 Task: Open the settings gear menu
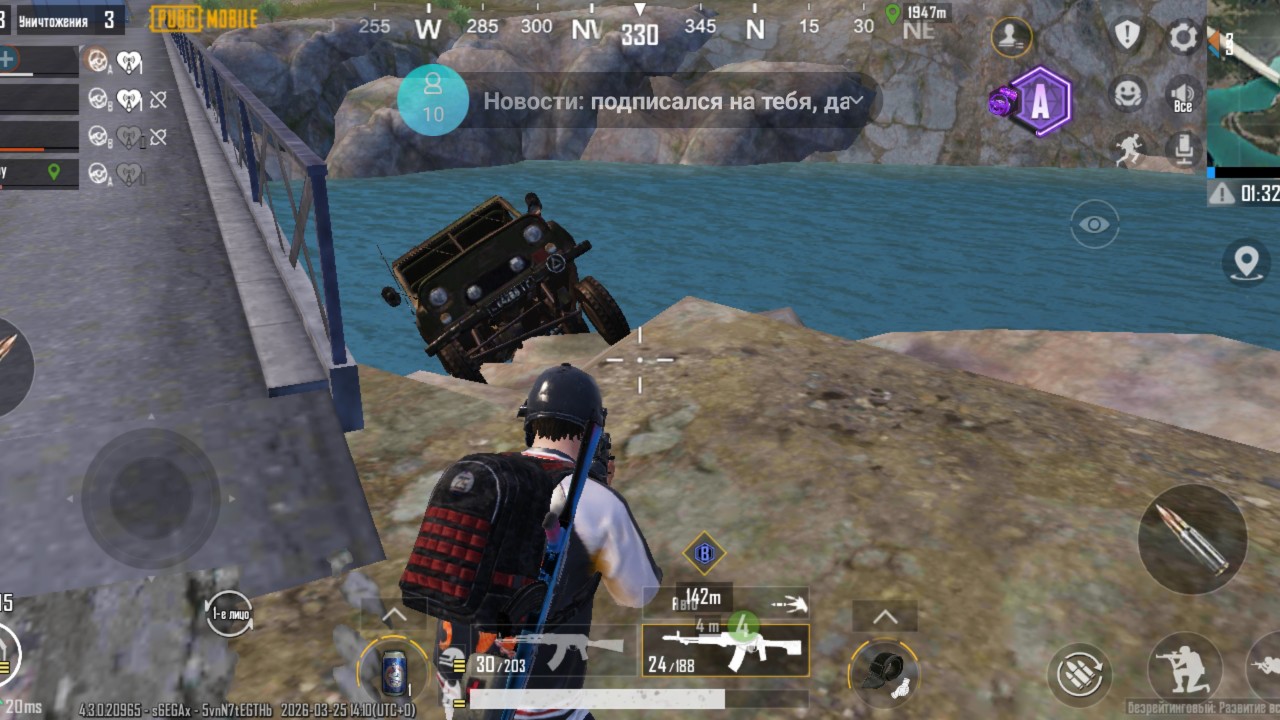tap(1184, 37)
